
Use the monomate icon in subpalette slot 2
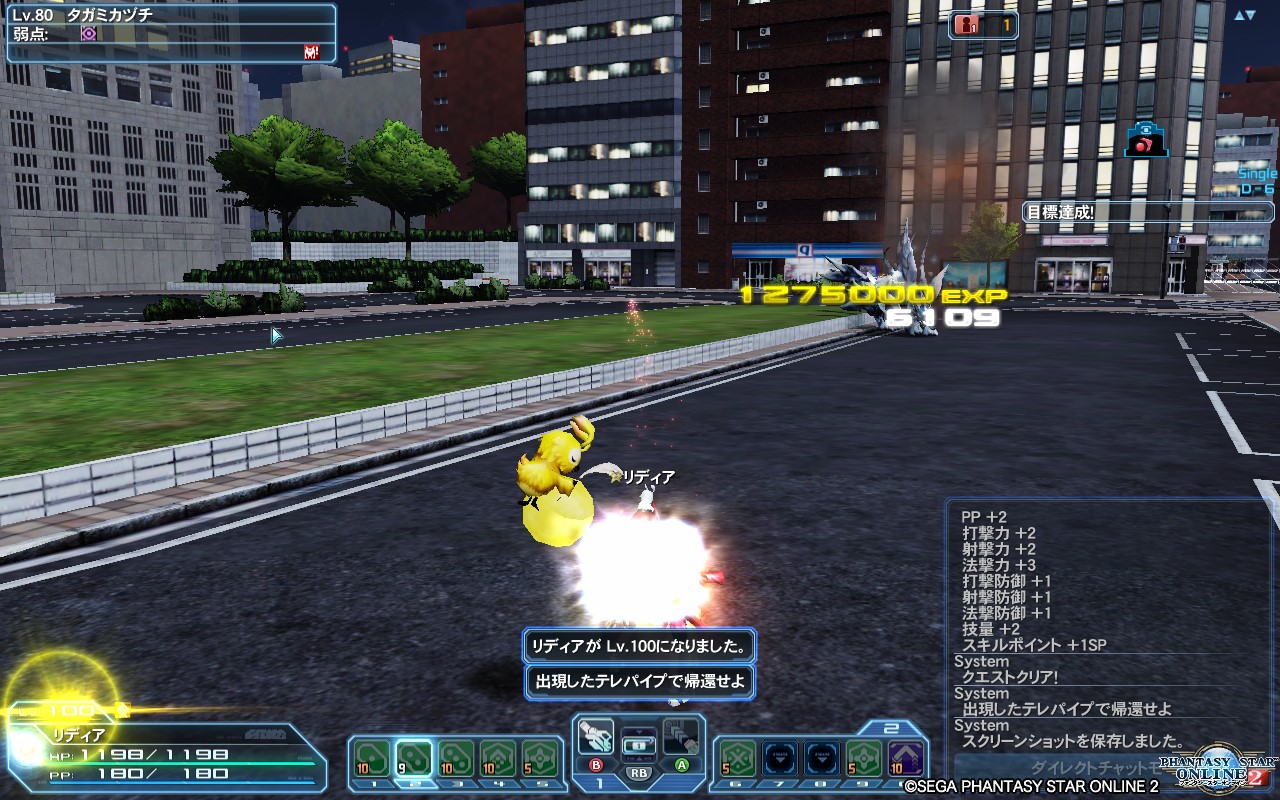pos(414,757)
